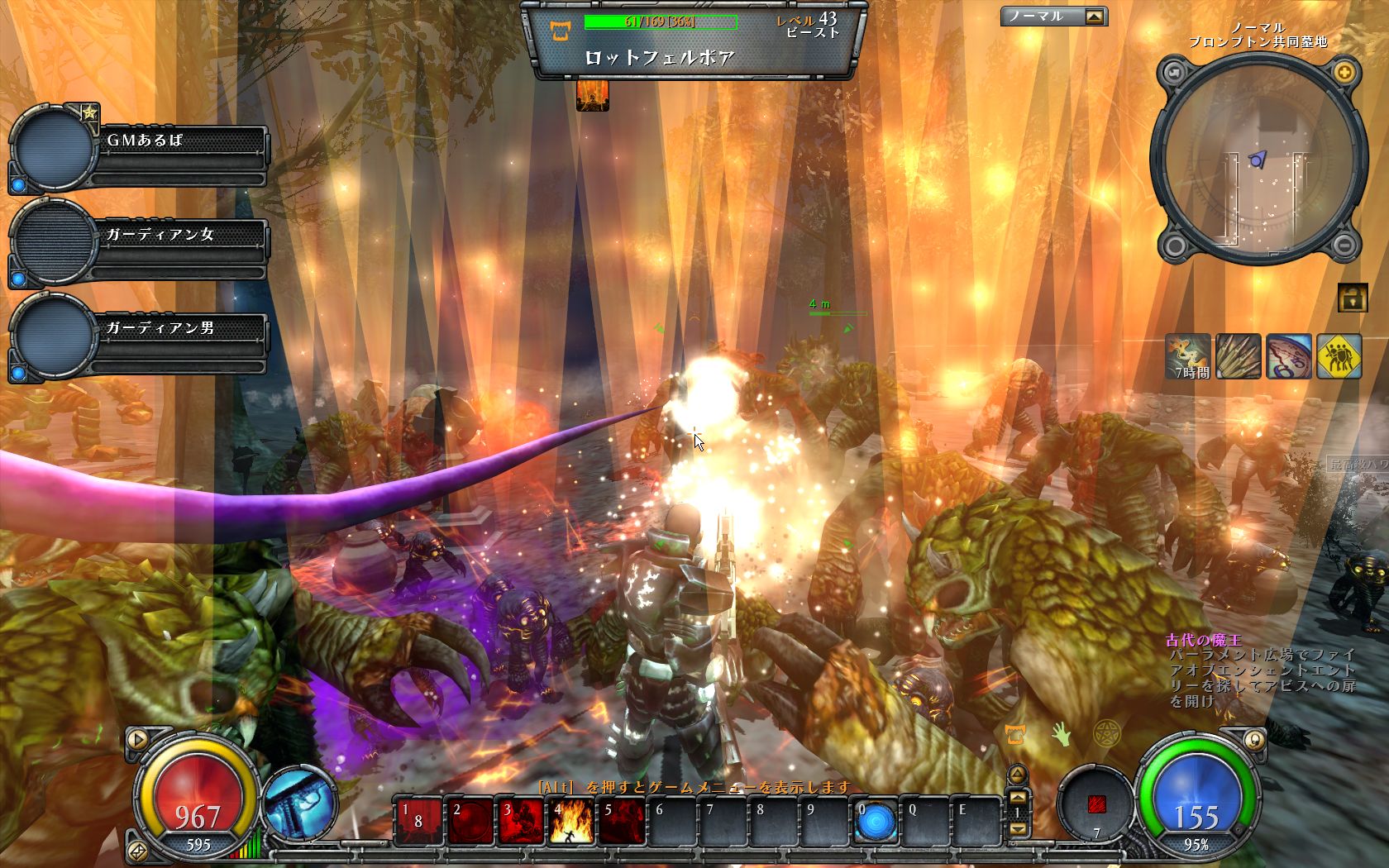Use the red item in hotbar slot 1
1389x868 pixels.
pos(418,823)
